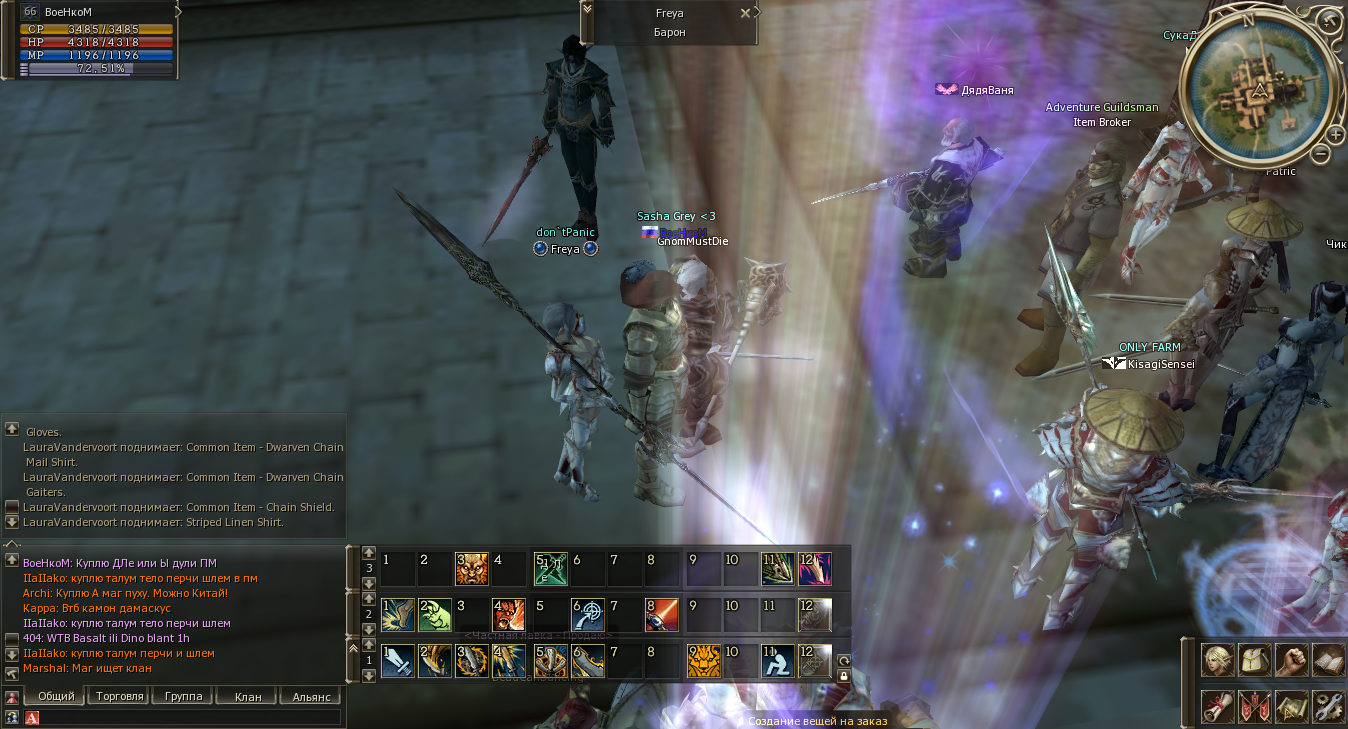Close the Freya target window
1348x729 pixels.
pos(745,13)
